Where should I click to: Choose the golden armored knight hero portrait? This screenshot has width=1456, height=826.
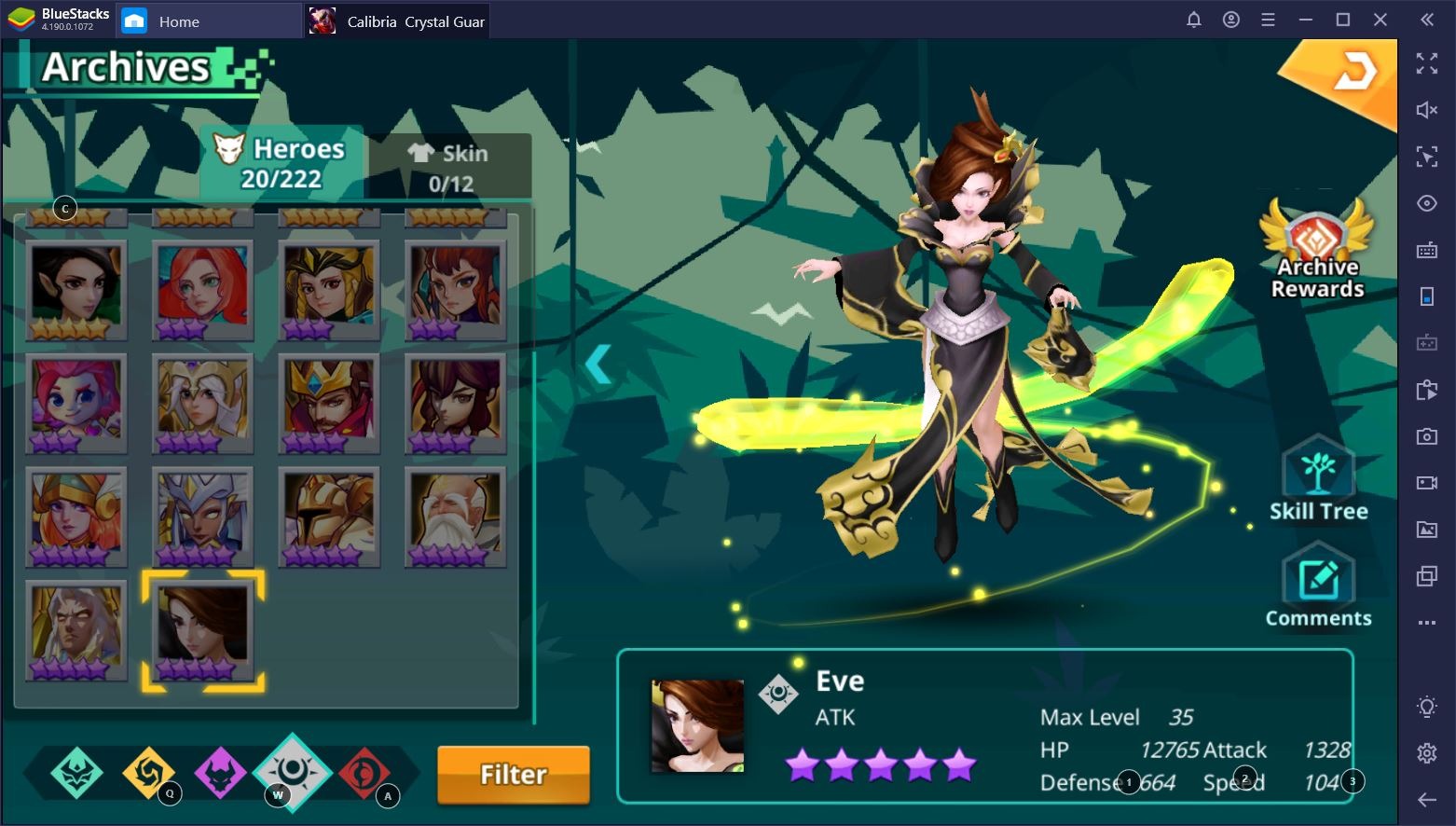[329, 516]
